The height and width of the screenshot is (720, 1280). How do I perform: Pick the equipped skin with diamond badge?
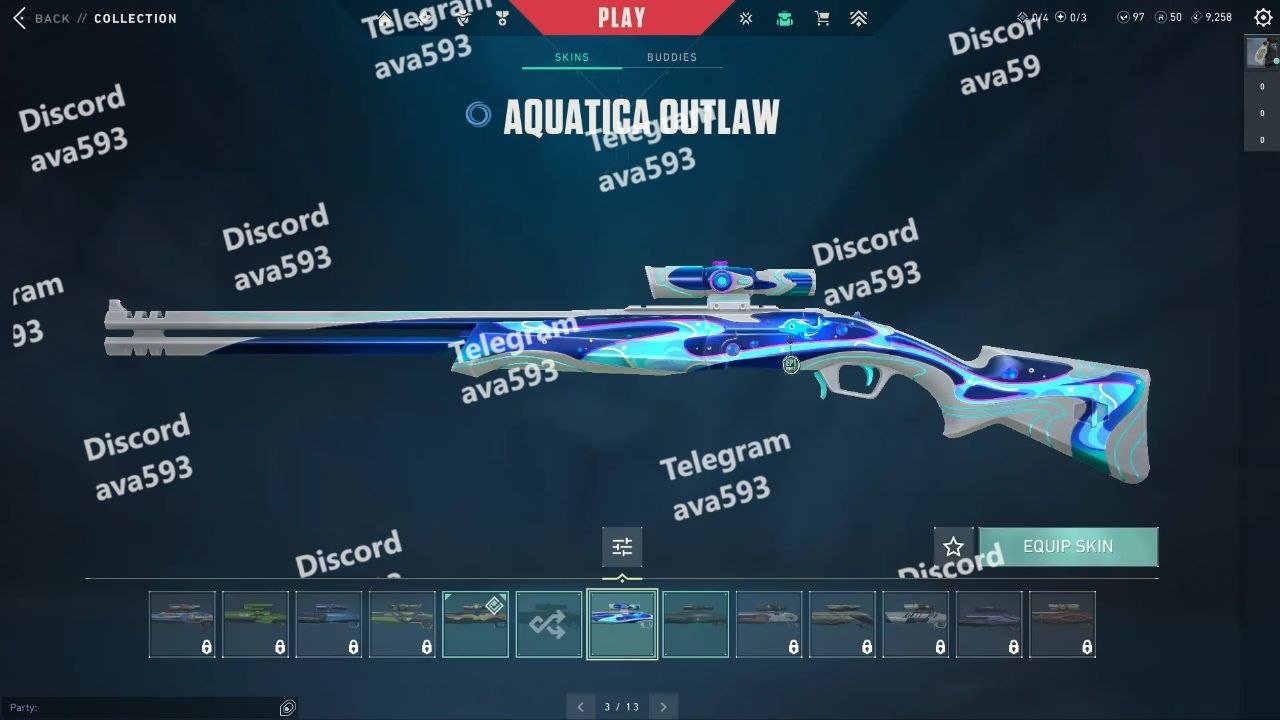(475, 624)
